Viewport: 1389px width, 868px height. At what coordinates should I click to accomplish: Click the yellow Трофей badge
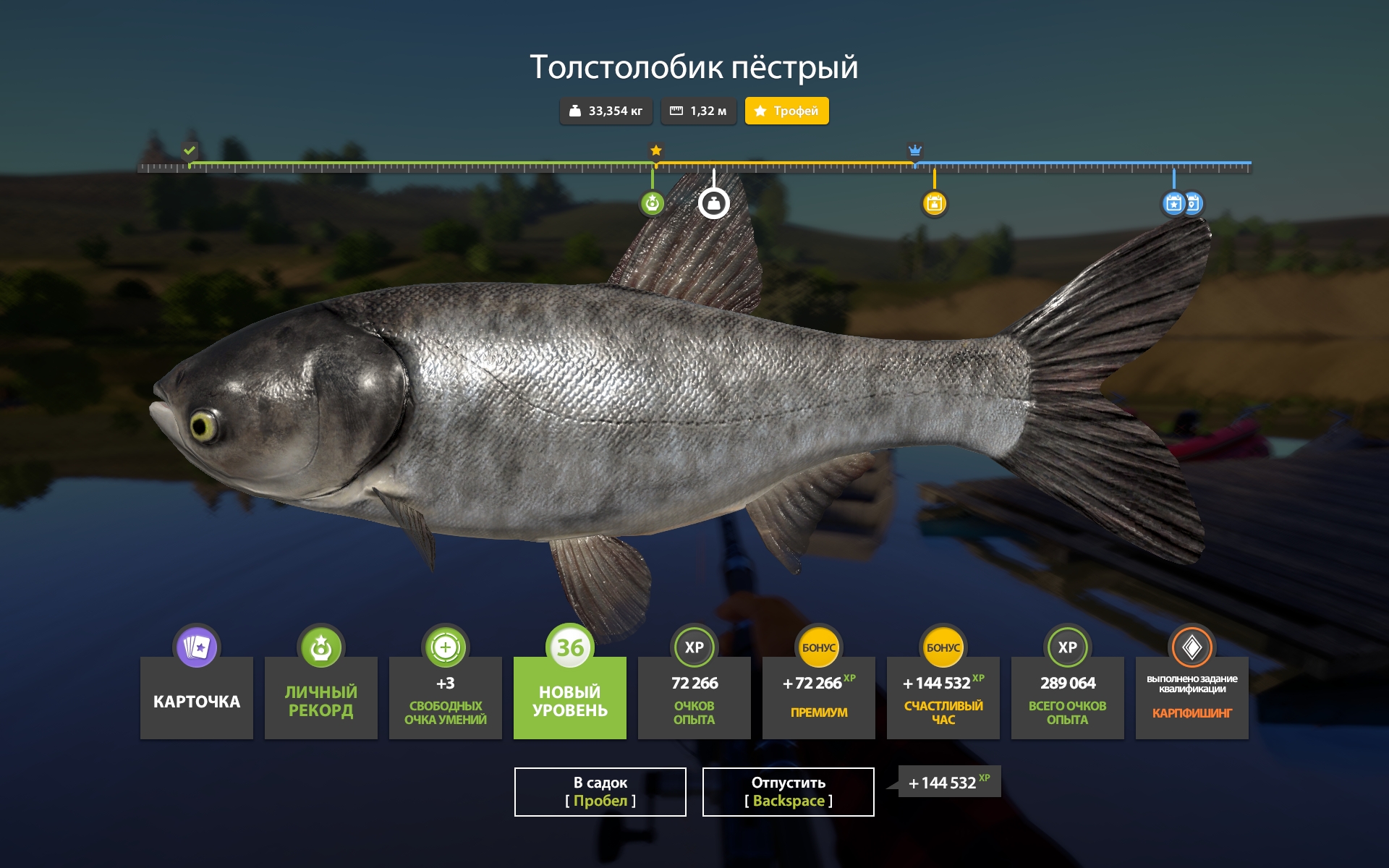point(786,111)
